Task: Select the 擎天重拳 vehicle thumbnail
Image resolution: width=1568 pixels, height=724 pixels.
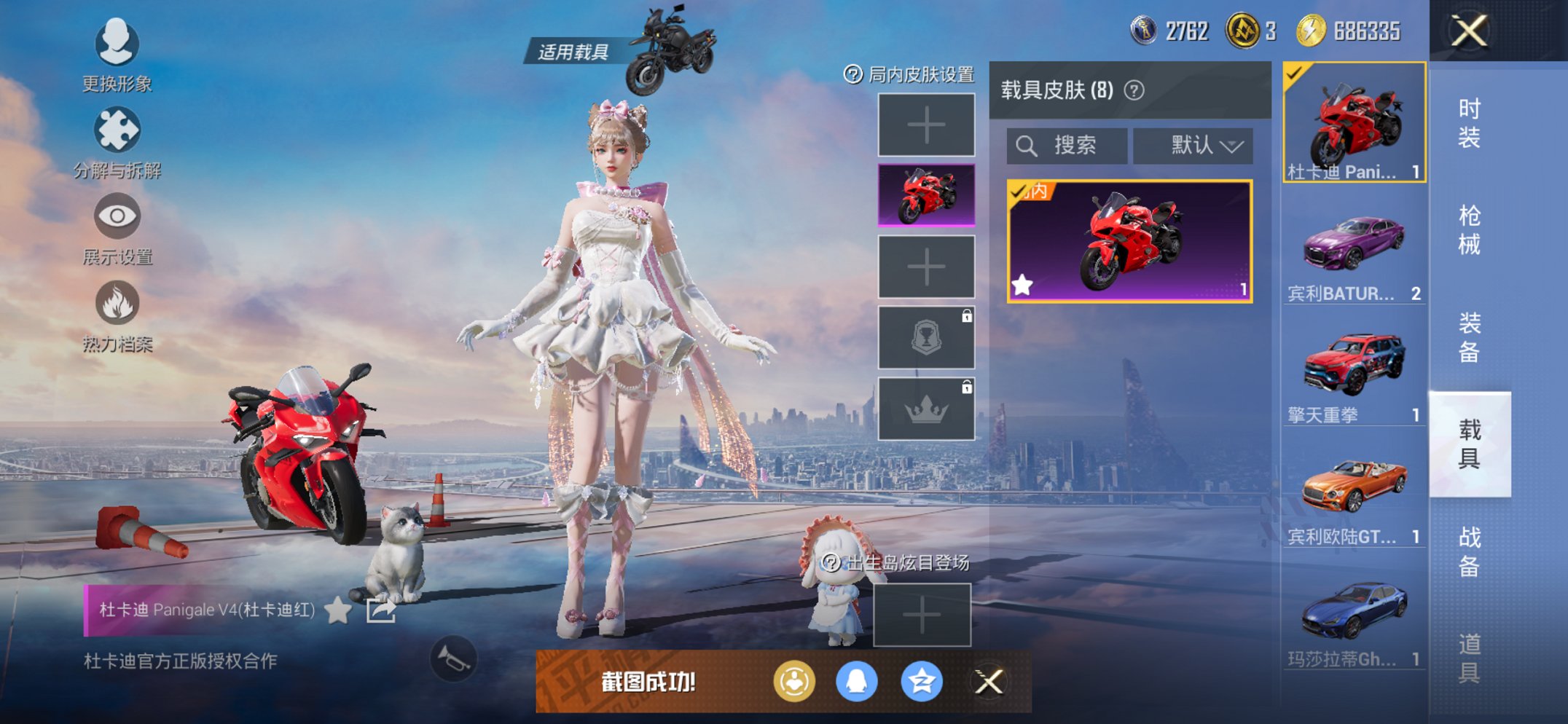Action: click(x=1354, y=364)
